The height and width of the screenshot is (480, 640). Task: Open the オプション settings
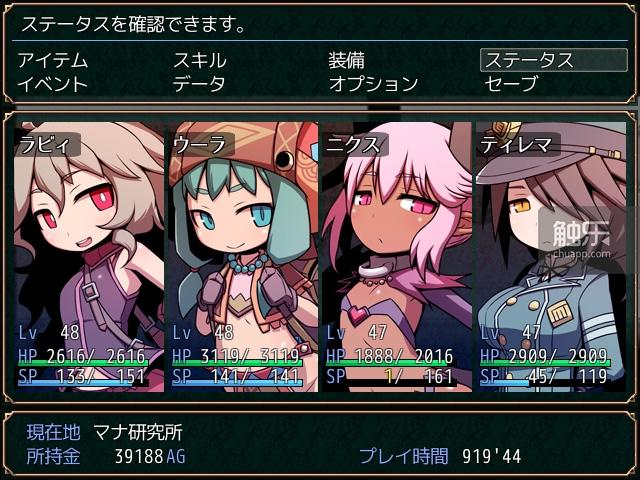tap(373, 84)
